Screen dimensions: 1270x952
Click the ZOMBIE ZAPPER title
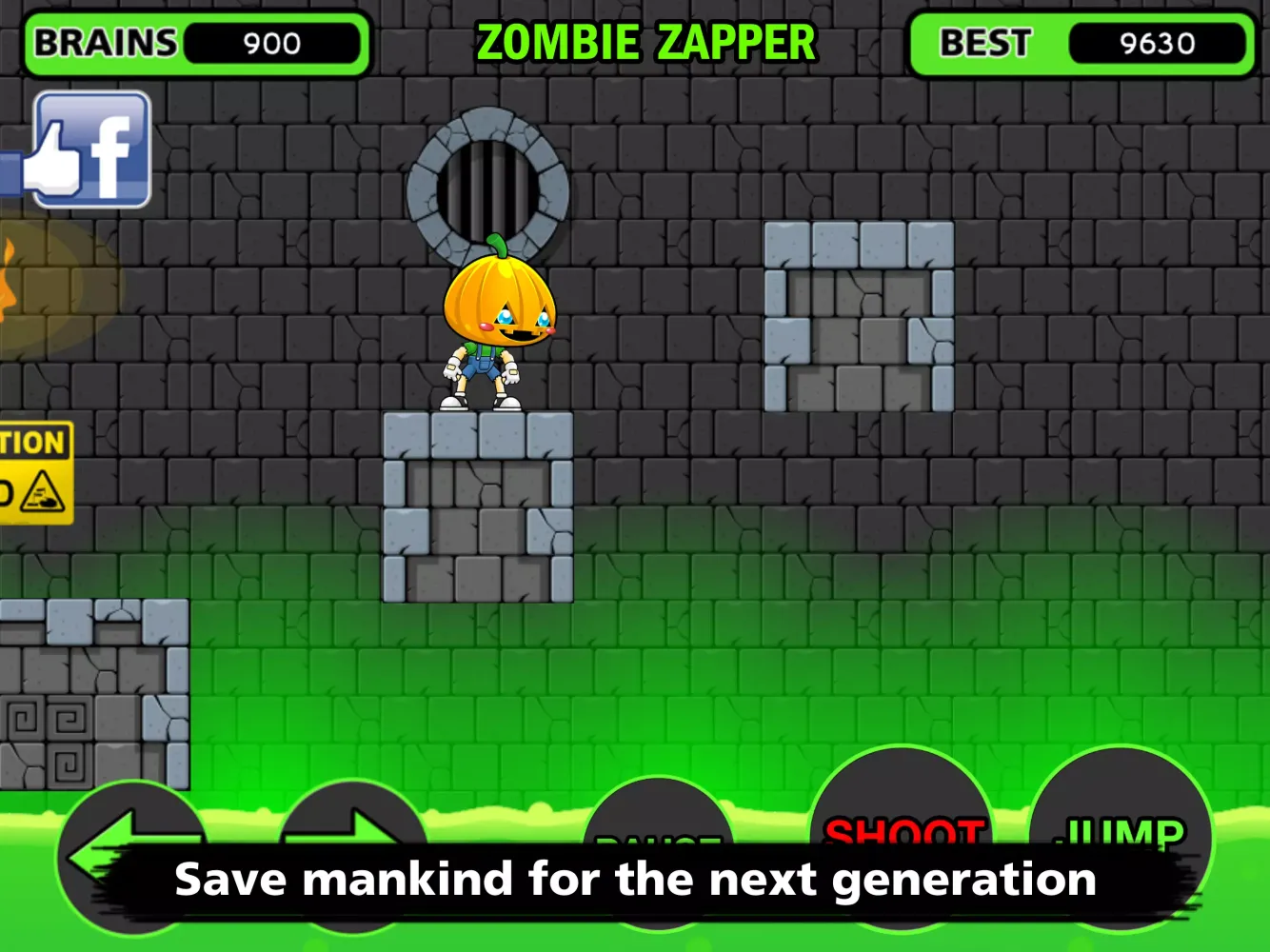[x=646, y=41]
